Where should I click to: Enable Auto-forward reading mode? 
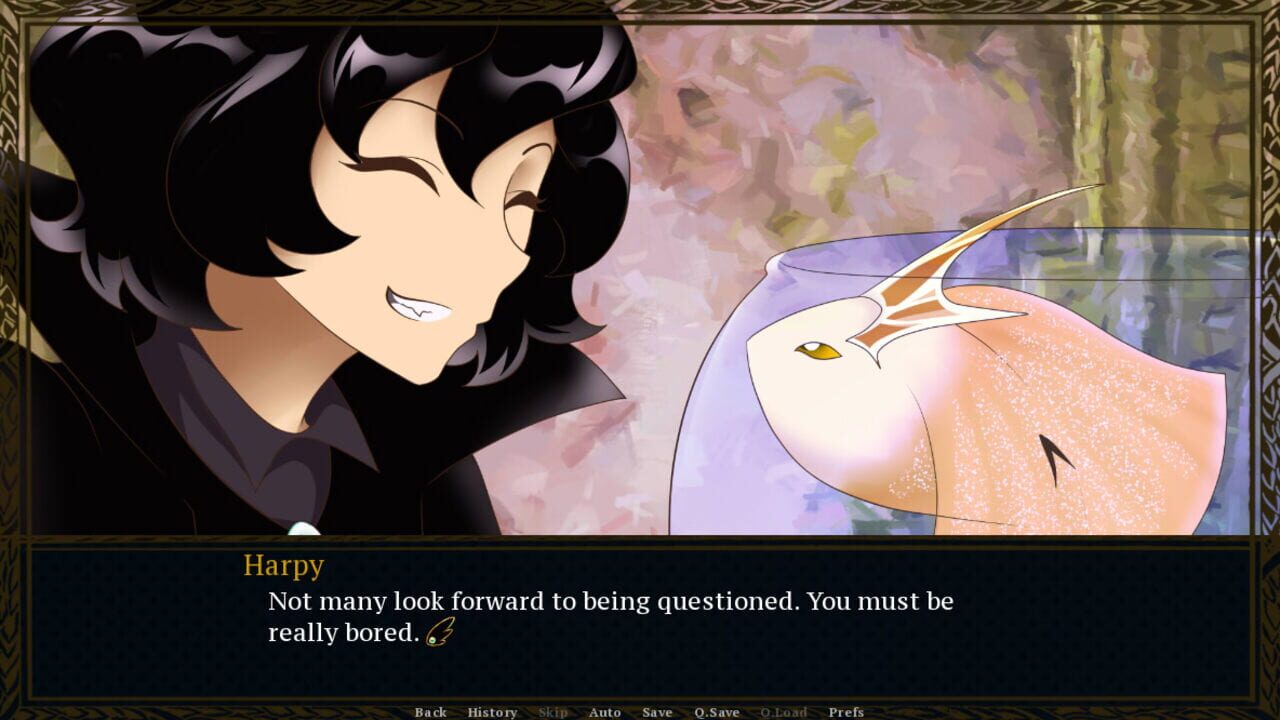point(606,712)
